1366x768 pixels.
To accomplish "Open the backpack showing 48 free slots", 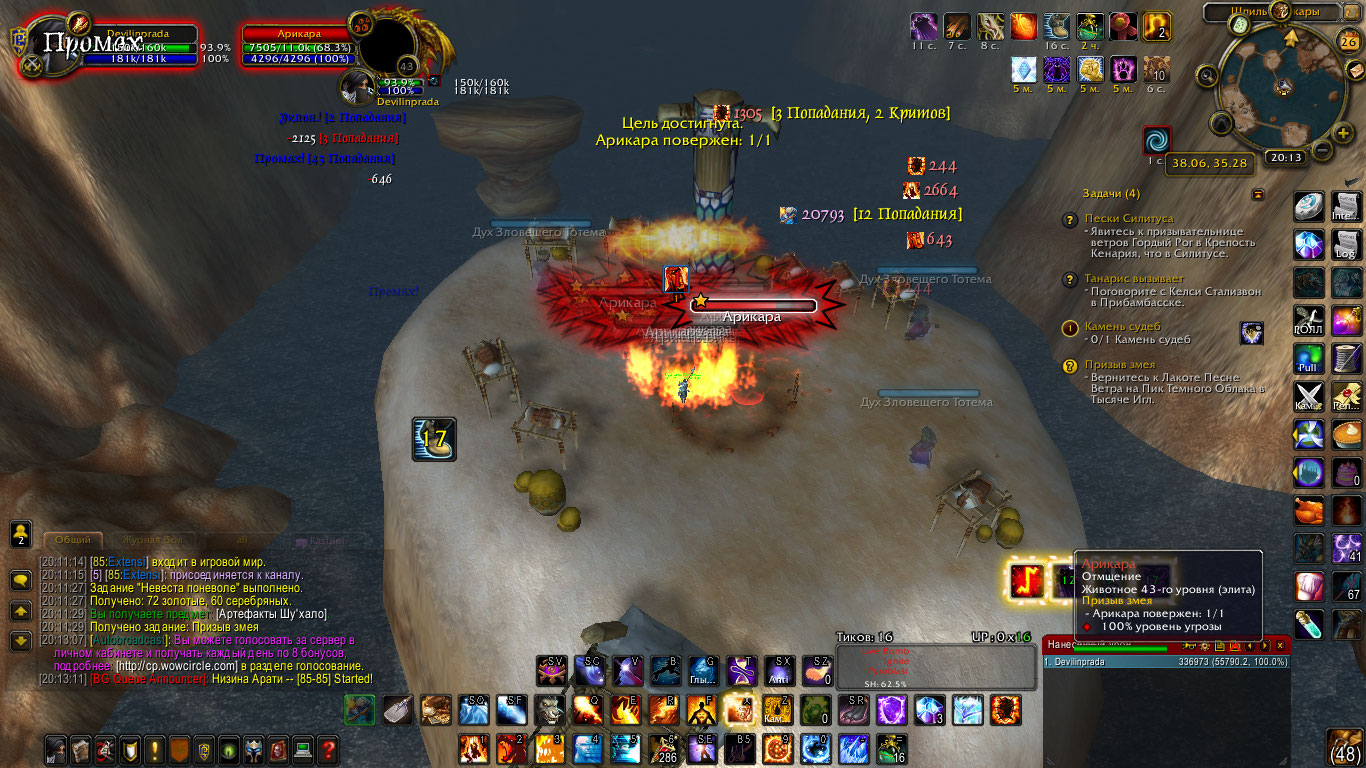I will click(x=1345, y=747).
